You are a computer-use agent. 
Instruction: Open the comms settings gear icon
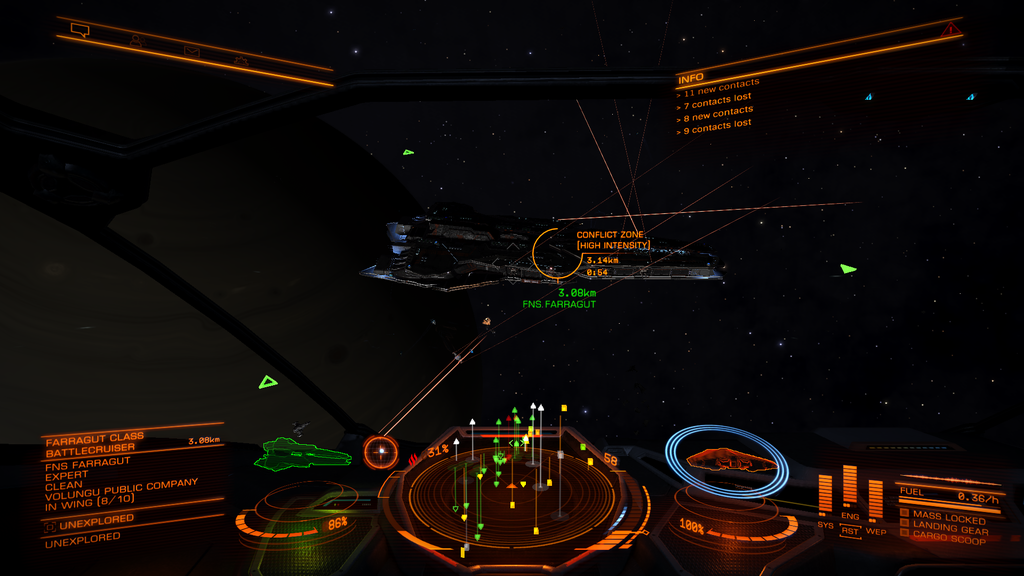[241, 61]
